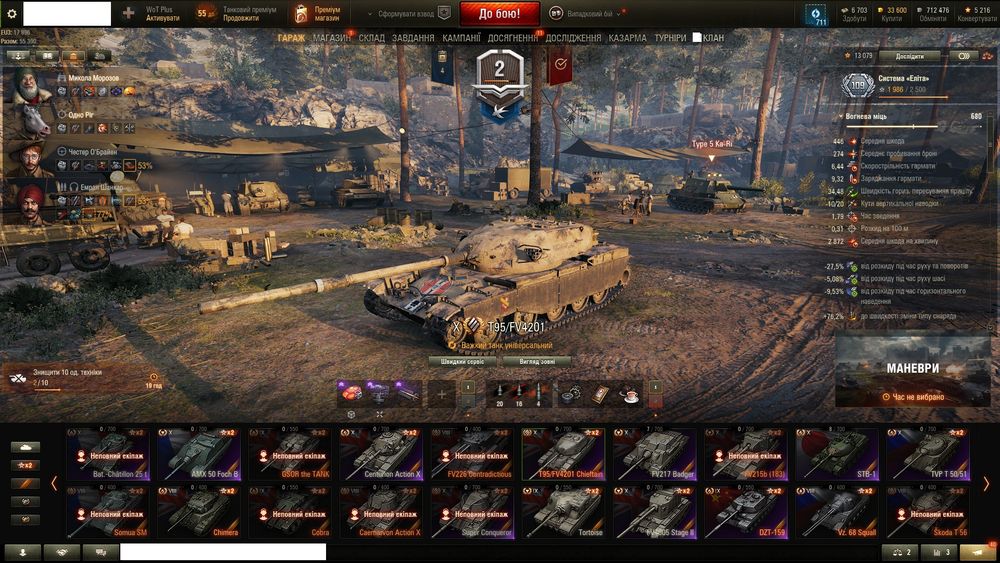This screenshot has width=1000, height=563.
Task: Start battle with the red До бою! button
Action: pyautogui.click(x=499, y=14)
